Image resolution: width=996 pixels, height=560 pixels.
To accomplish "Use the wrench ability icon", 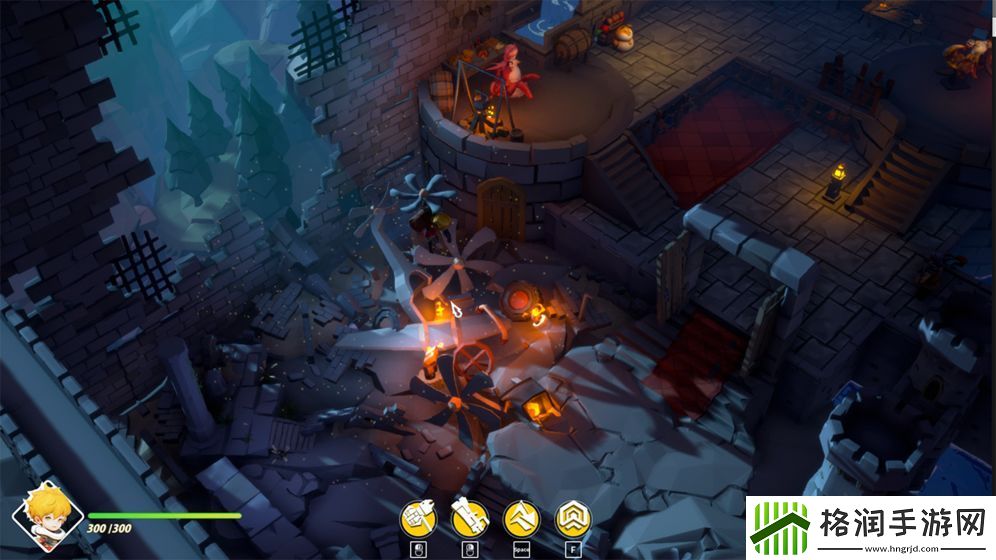I will click(x=469, y=517).
